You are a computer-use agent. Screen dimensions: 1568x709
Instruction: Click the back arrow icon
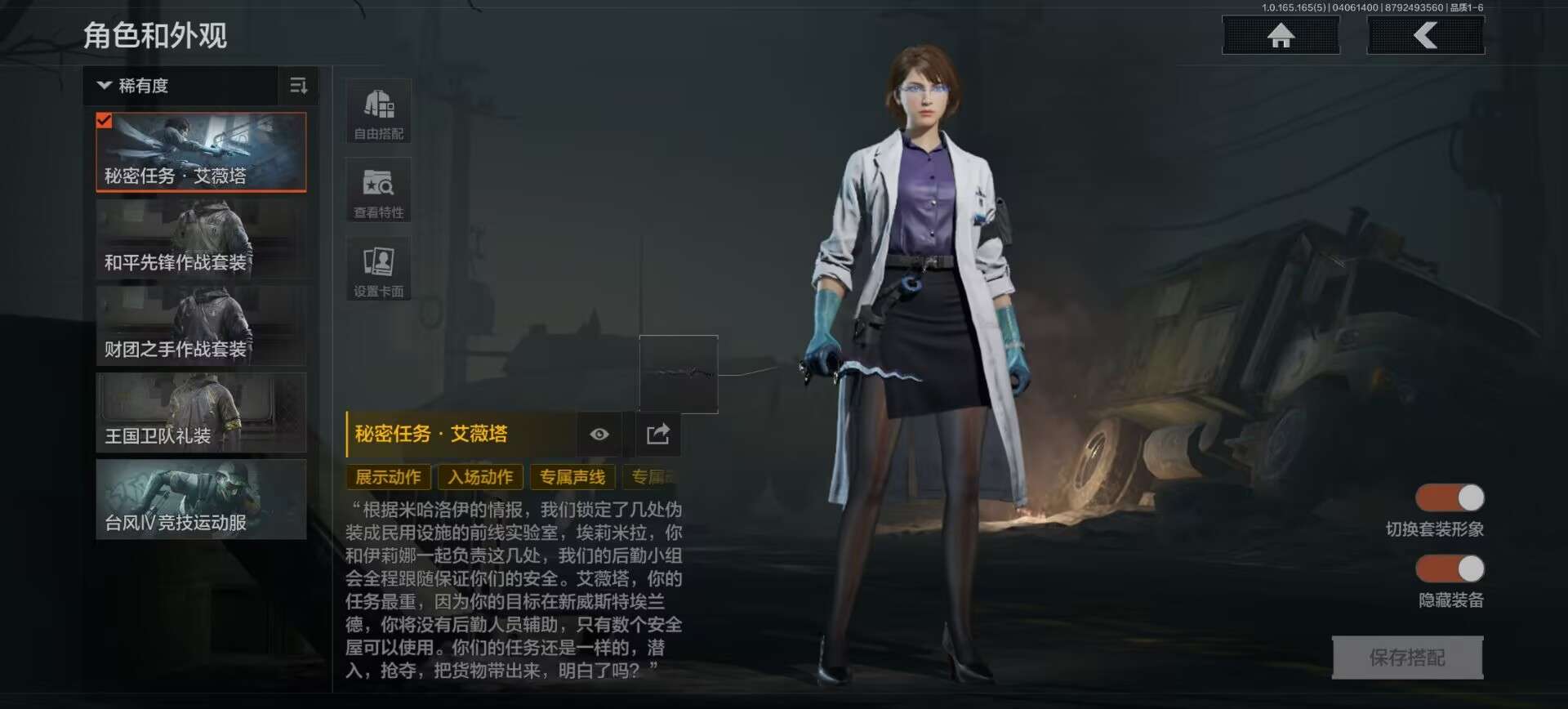point(1424,34)
